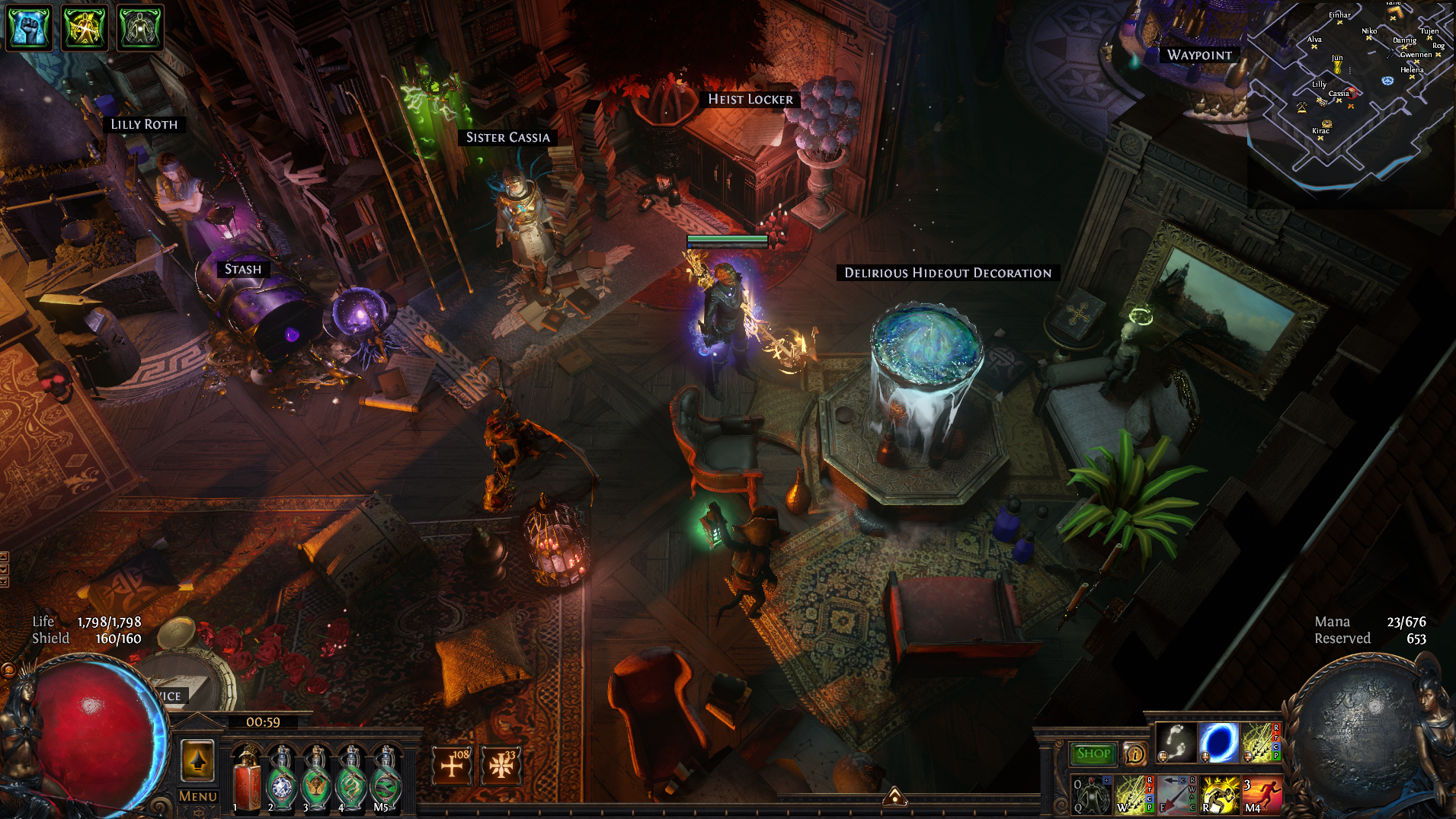Select the white footprints move skill
Screen dimensions: 1456x819
[x=1175, y=742]
